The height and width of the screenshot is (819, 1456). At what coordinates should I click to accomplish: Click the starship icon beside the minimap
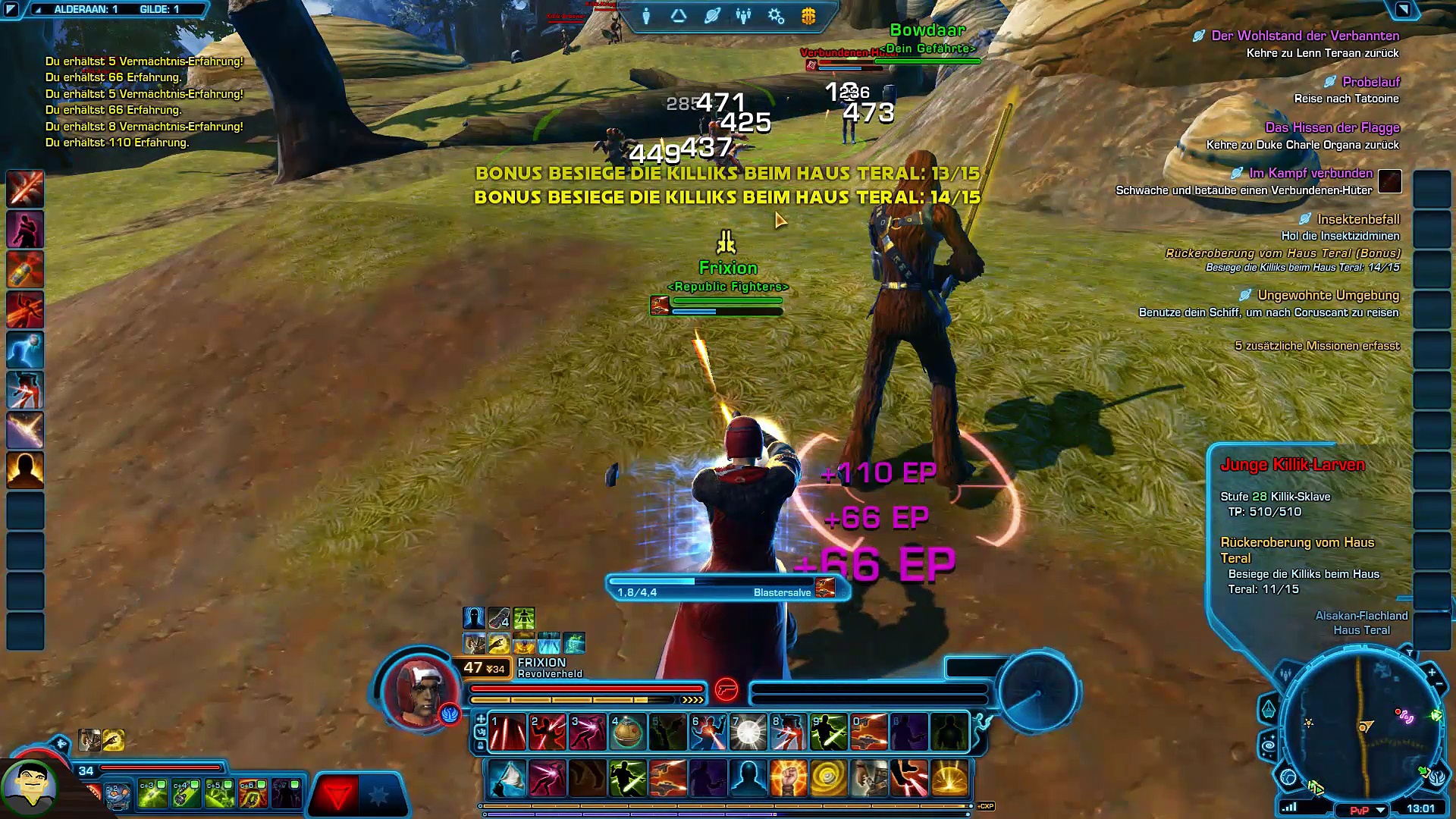pos(1269,710)
